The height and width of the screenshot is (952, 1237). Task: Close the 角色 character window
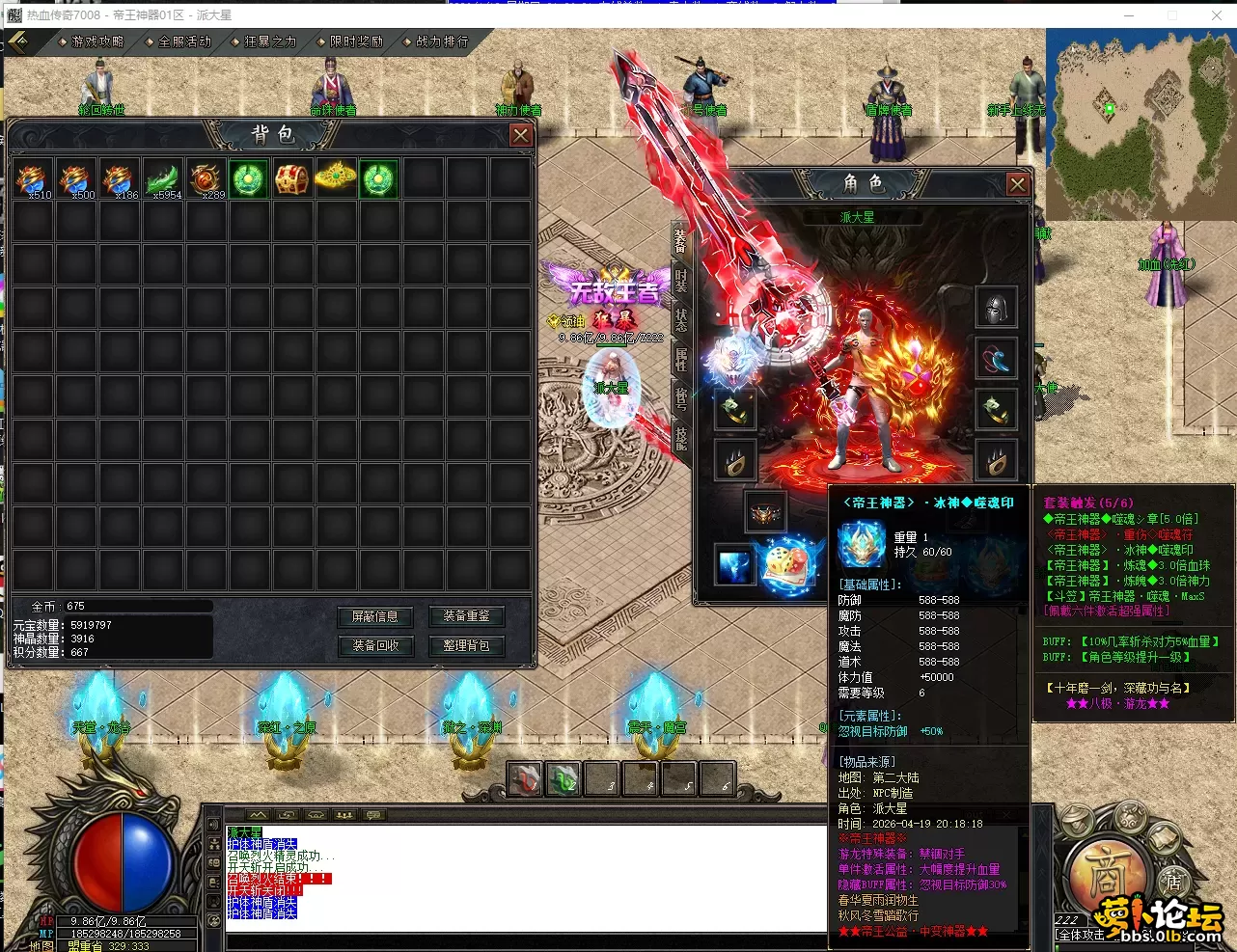click(1017, 183)
